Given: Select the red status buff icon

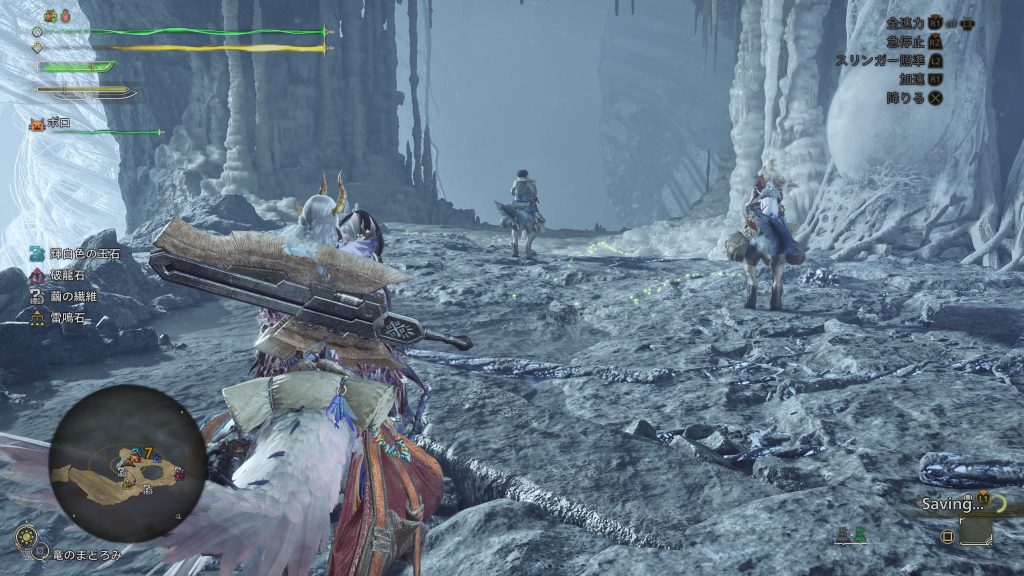Looking at the screenshot, I should (x=67, y=16).
